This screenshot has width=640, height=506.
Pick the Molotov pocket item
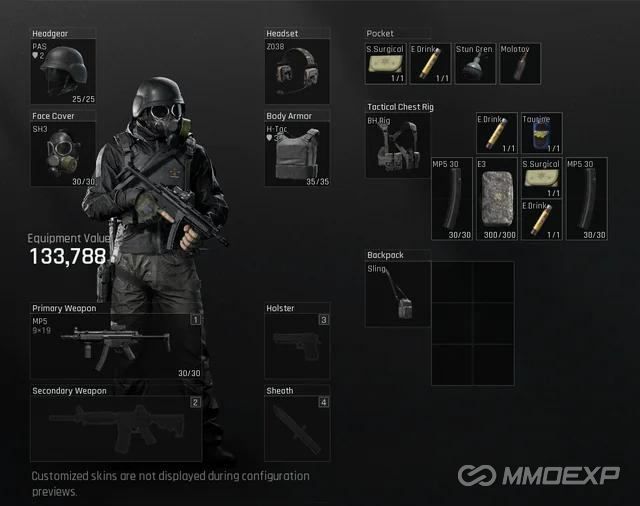pos(520,63)
